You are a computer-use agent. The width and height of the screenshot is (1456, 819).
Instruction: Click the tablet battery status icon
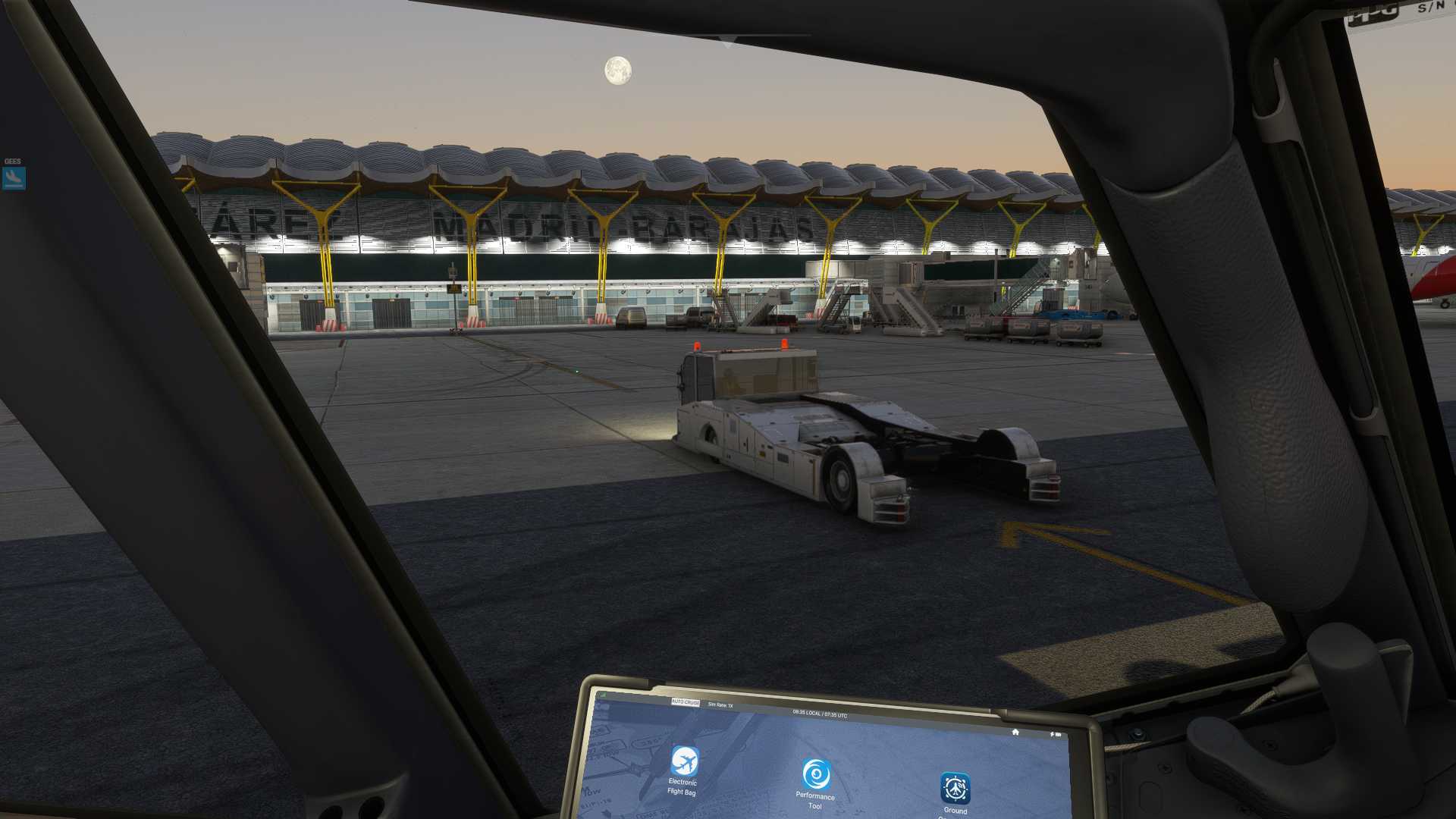coord(1059,734)
